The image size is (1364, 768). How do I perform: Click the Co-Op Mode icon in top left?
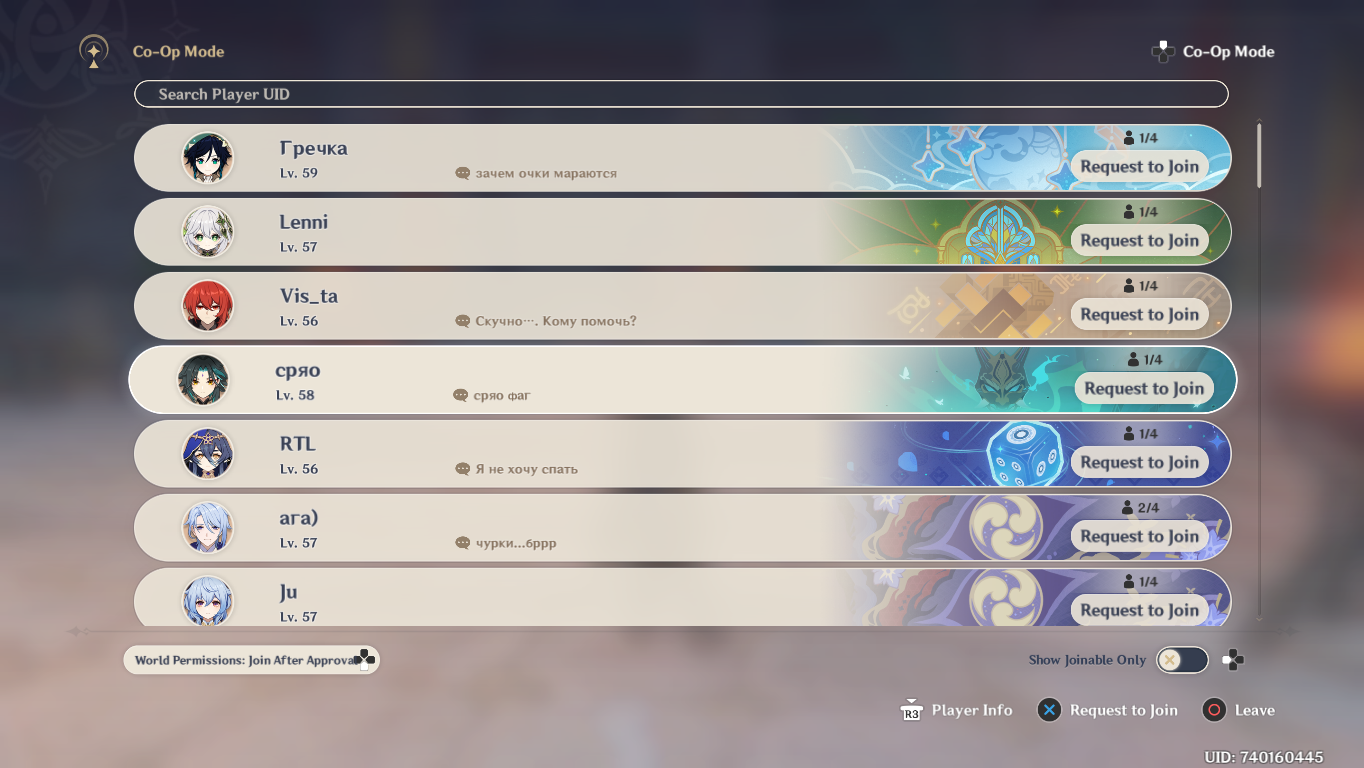[x=94, y=51]
